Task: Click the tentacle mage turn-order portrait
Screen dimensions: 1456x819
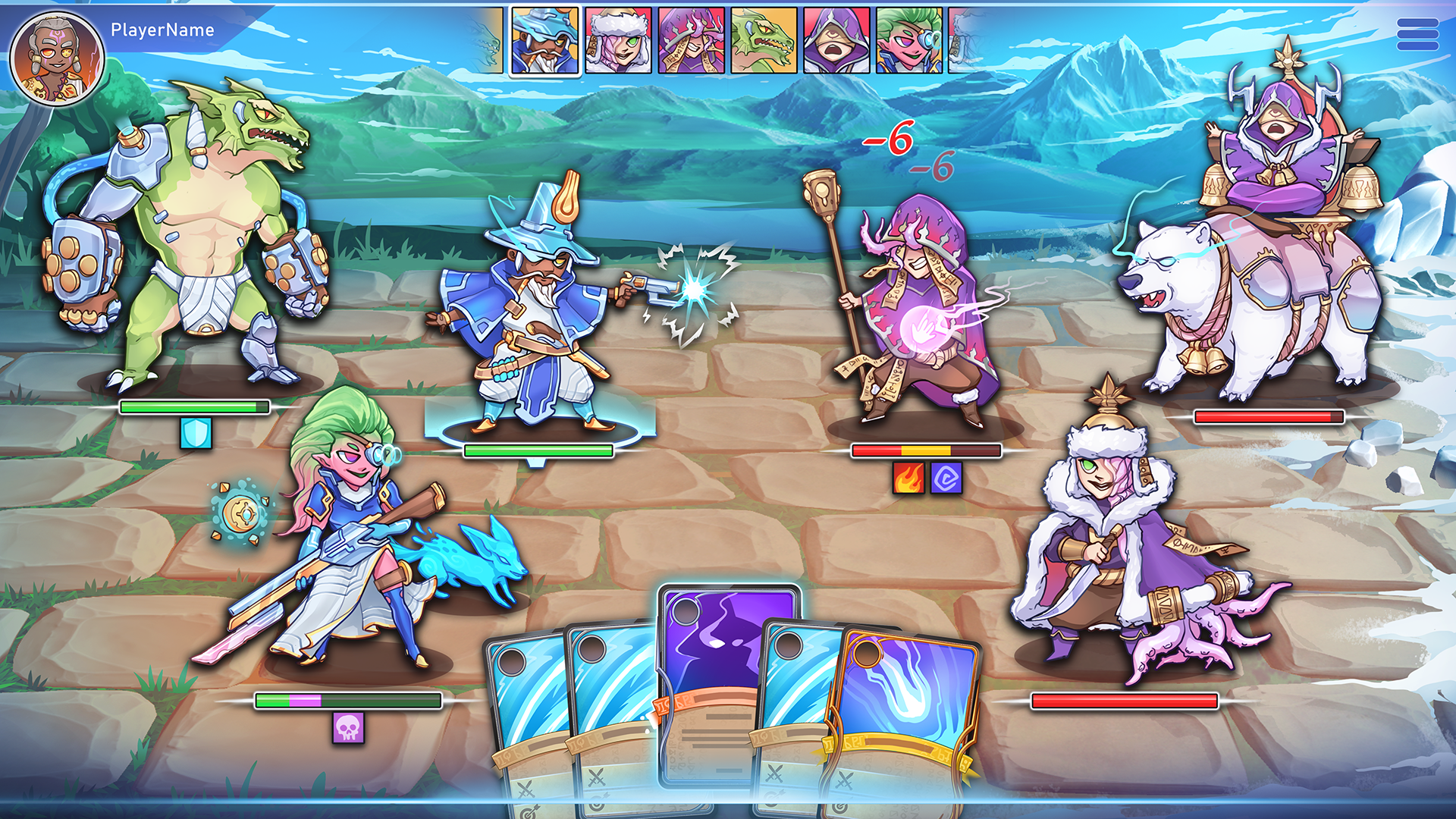Action: (691, 41)
